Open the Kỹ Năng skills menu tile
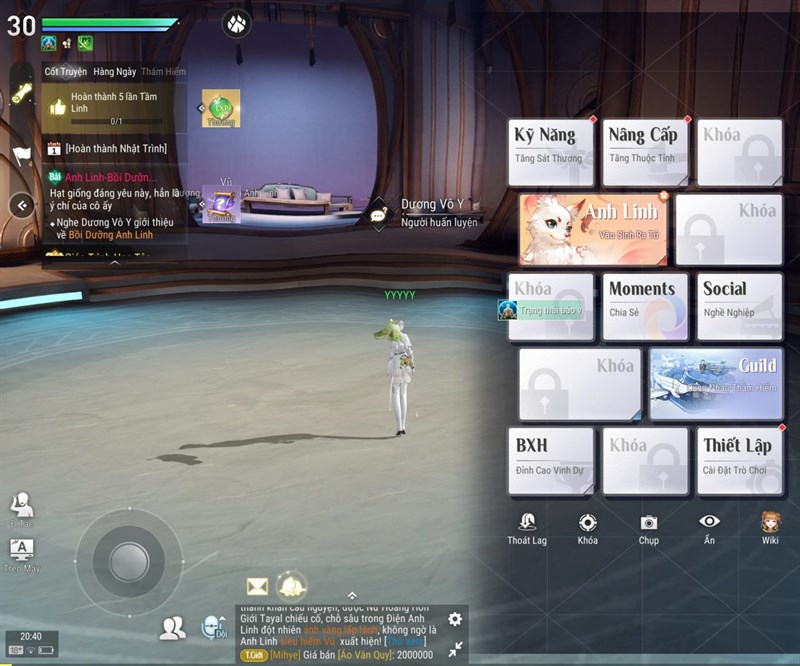Viewport: 800px width, 666px height. [x=551, y=152]
